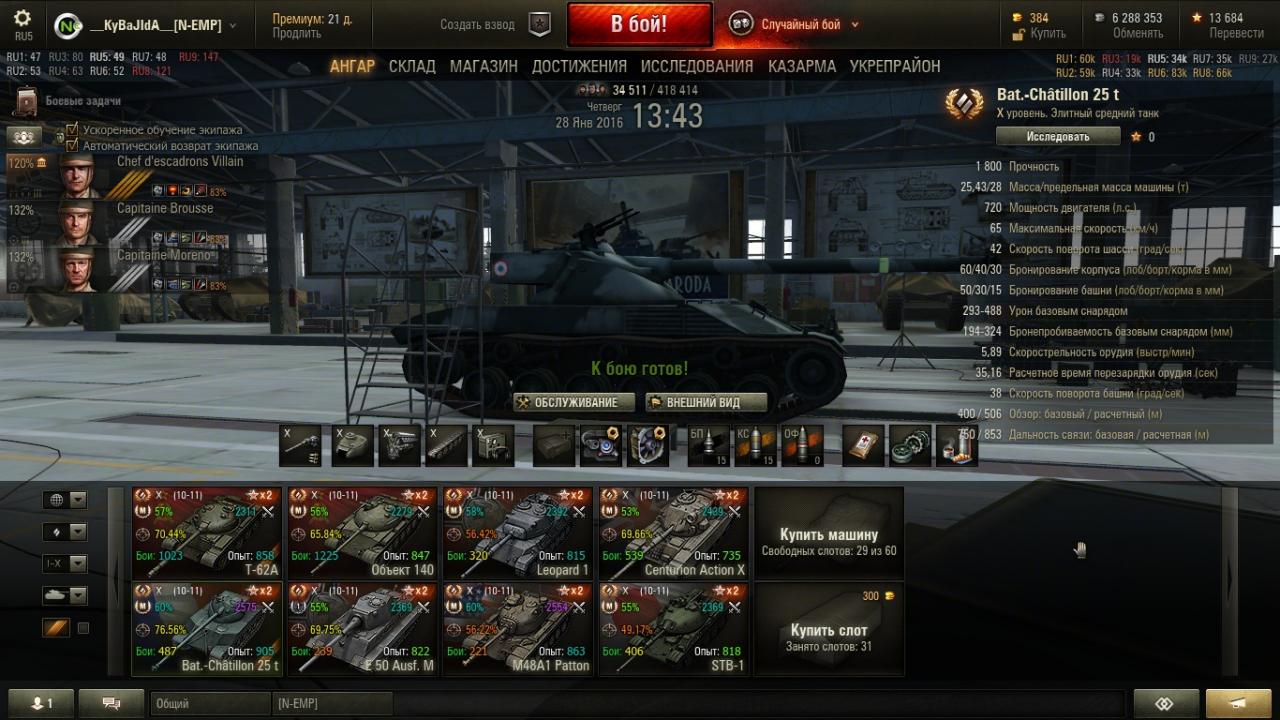Toggle Ускоренное обучение экипажа checkbox

coord(72,130)
